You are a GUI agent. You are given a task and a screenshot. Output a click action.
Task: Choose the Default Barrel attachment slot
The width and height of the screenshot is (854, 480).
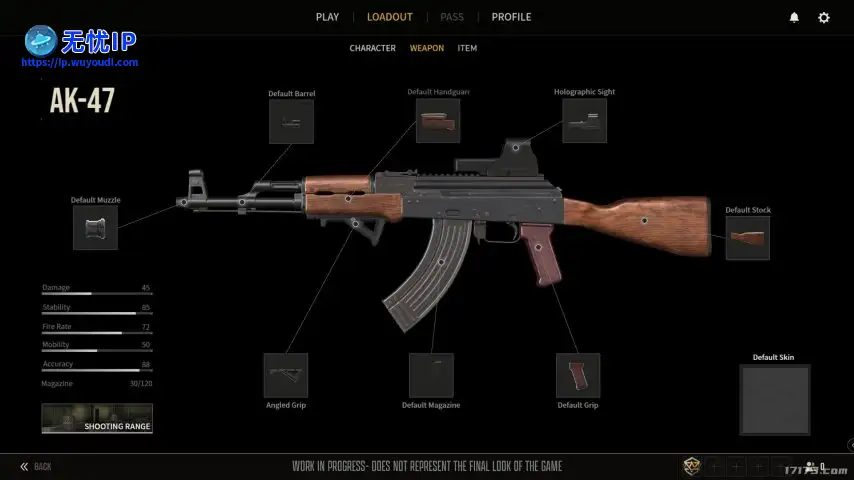[x=291, y=121]
